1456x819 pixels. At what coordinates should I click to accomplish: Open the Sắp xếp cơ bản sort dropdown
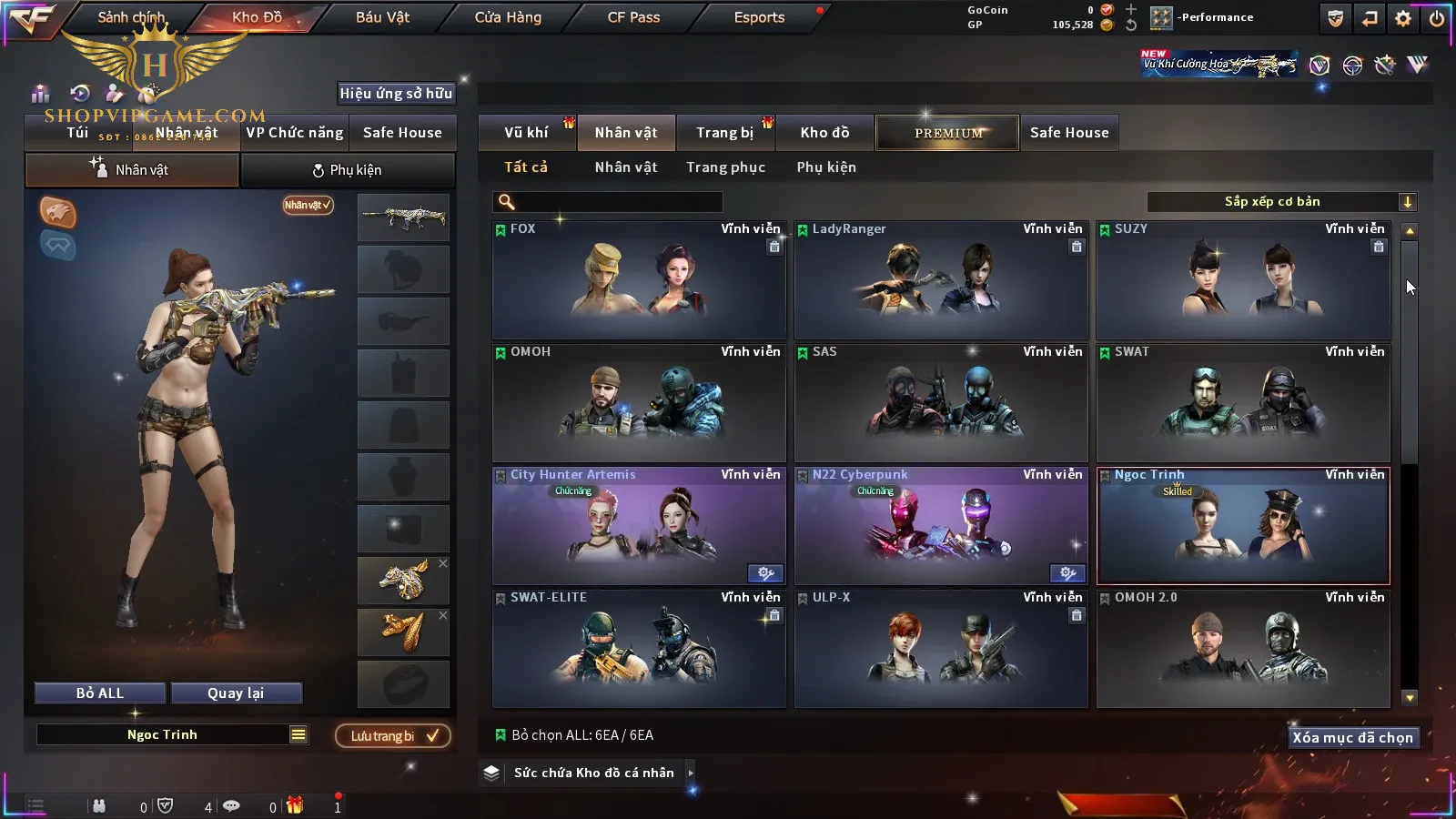click(1281, 202)
